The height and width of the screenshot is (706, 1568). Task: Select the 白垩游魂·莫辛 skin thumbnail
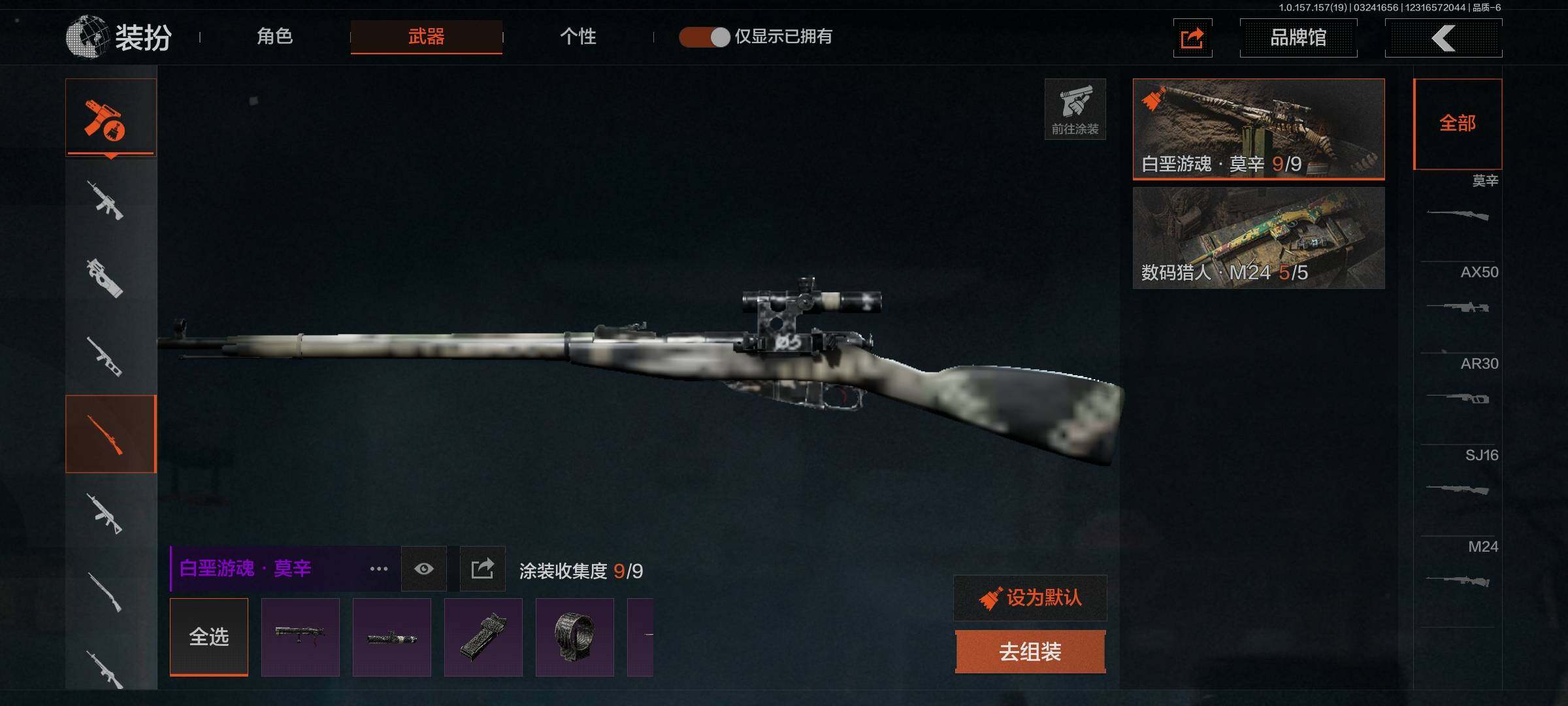pos(1258,129)
